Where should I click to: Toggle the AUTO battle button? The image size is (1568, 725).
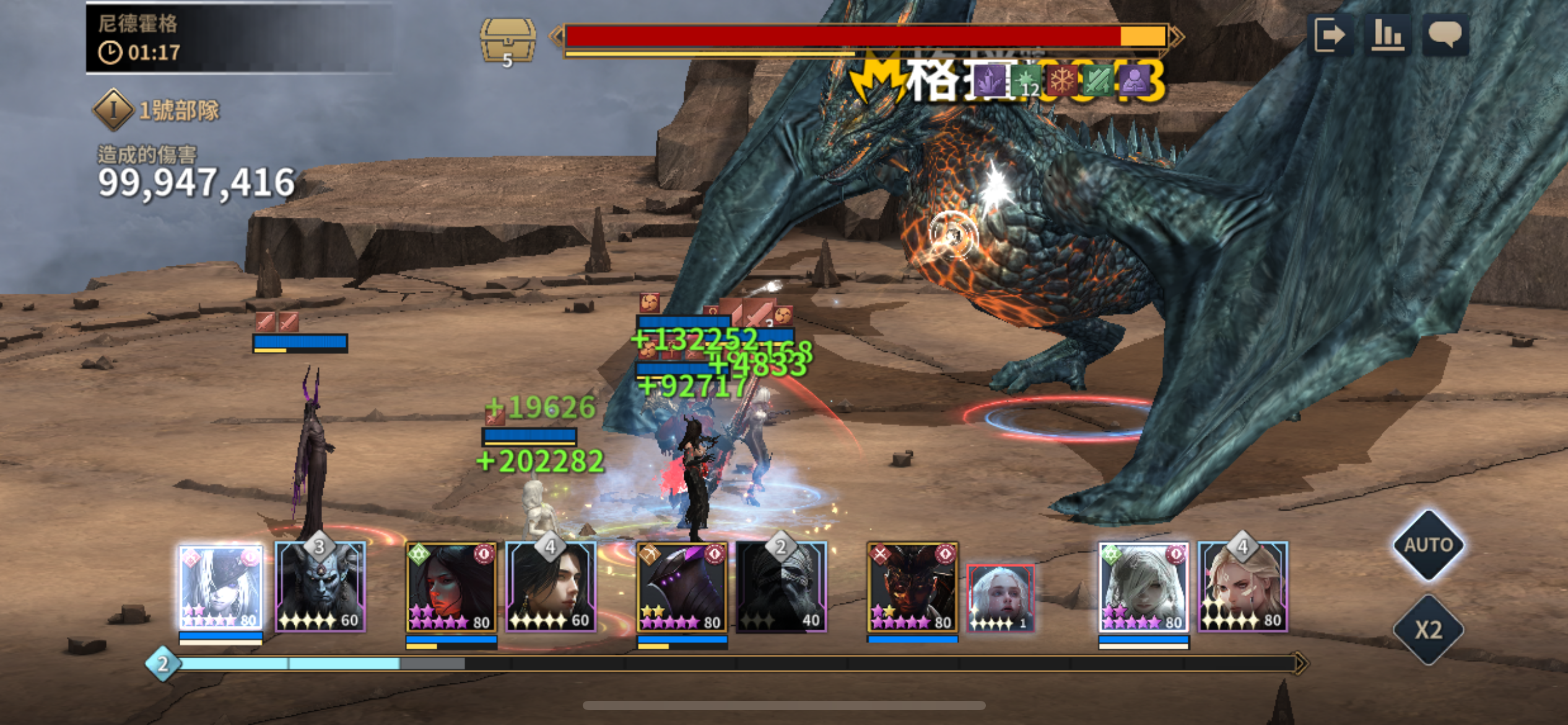click(x=1429, y=545)
